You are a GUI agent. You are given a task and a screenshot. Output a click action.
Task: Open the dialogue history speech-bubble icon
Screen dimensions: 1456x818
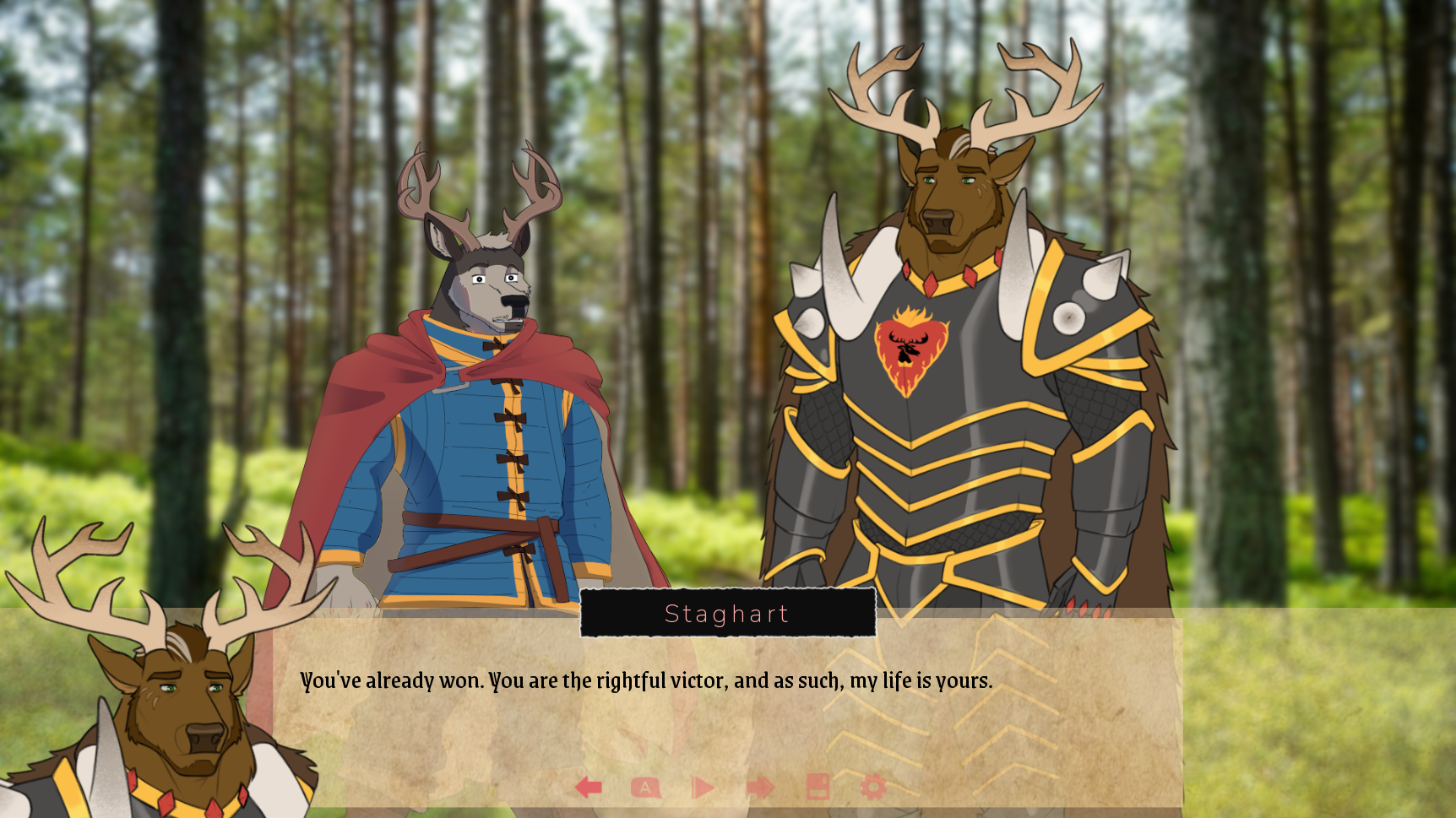pos(646,786)
